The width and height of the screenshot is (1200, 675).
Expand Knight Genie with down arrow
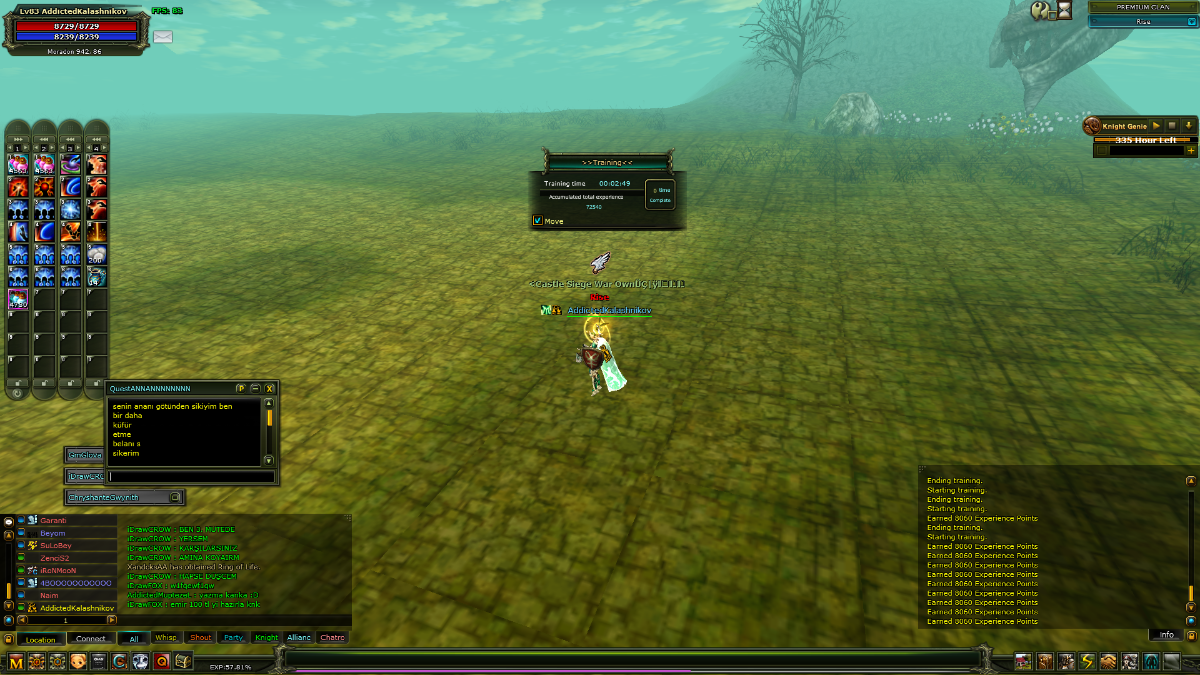[1188, 126]
